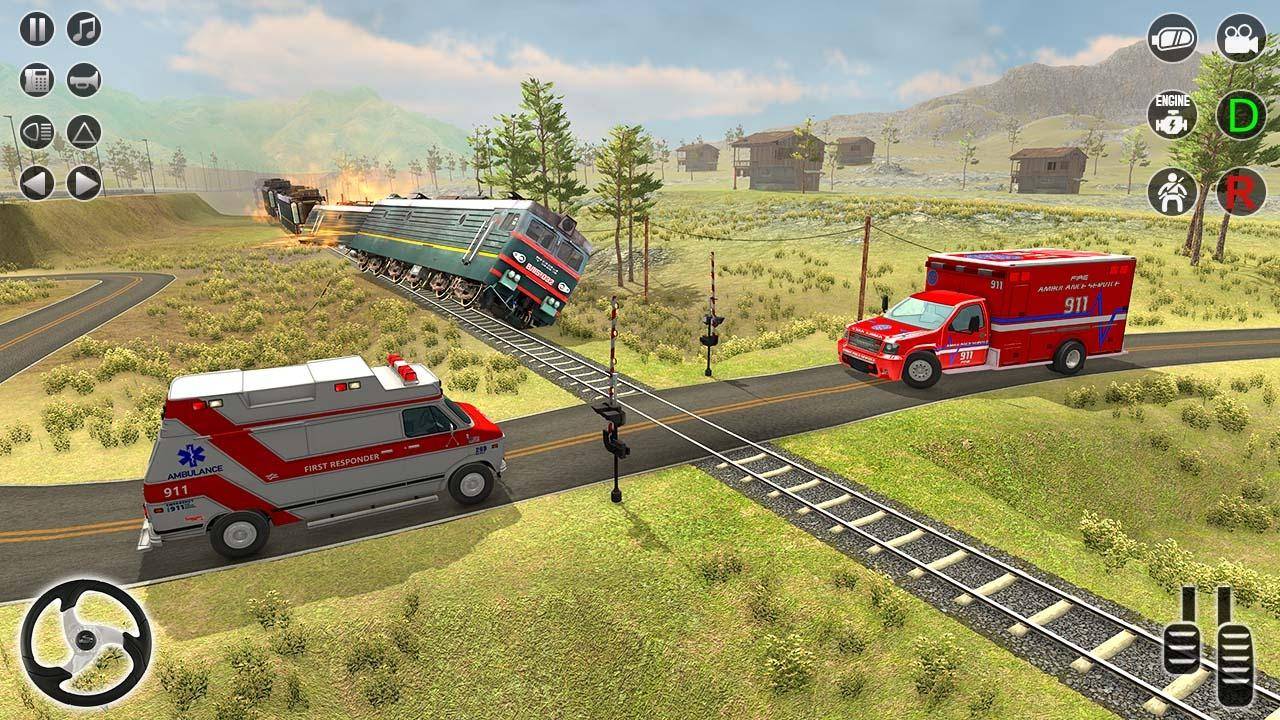This screenshot has height=720, width=1280.
Task: Start the engine button
Action: coord(1172,115)
